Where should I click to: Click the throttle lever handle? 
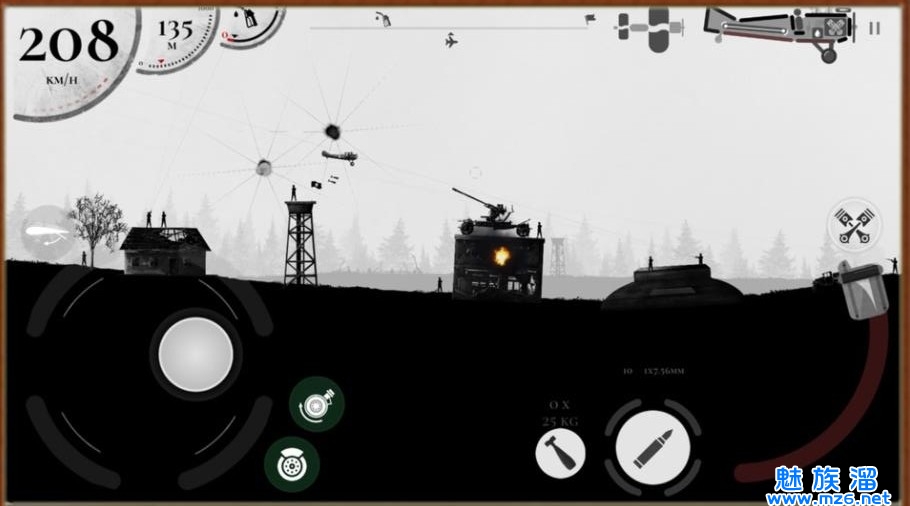coord(862,292)
